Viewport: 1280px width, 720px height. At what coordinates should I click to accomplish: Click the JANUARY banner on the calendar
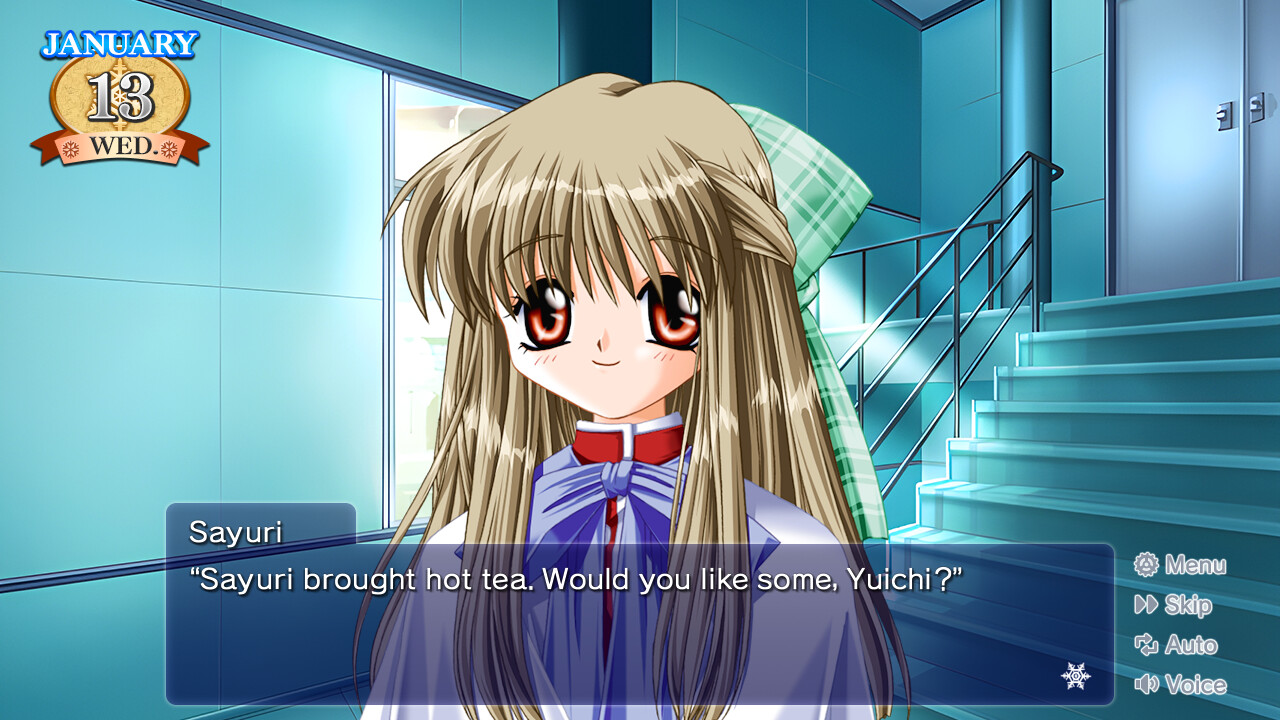pyautogui.click(x=118, y=42)
